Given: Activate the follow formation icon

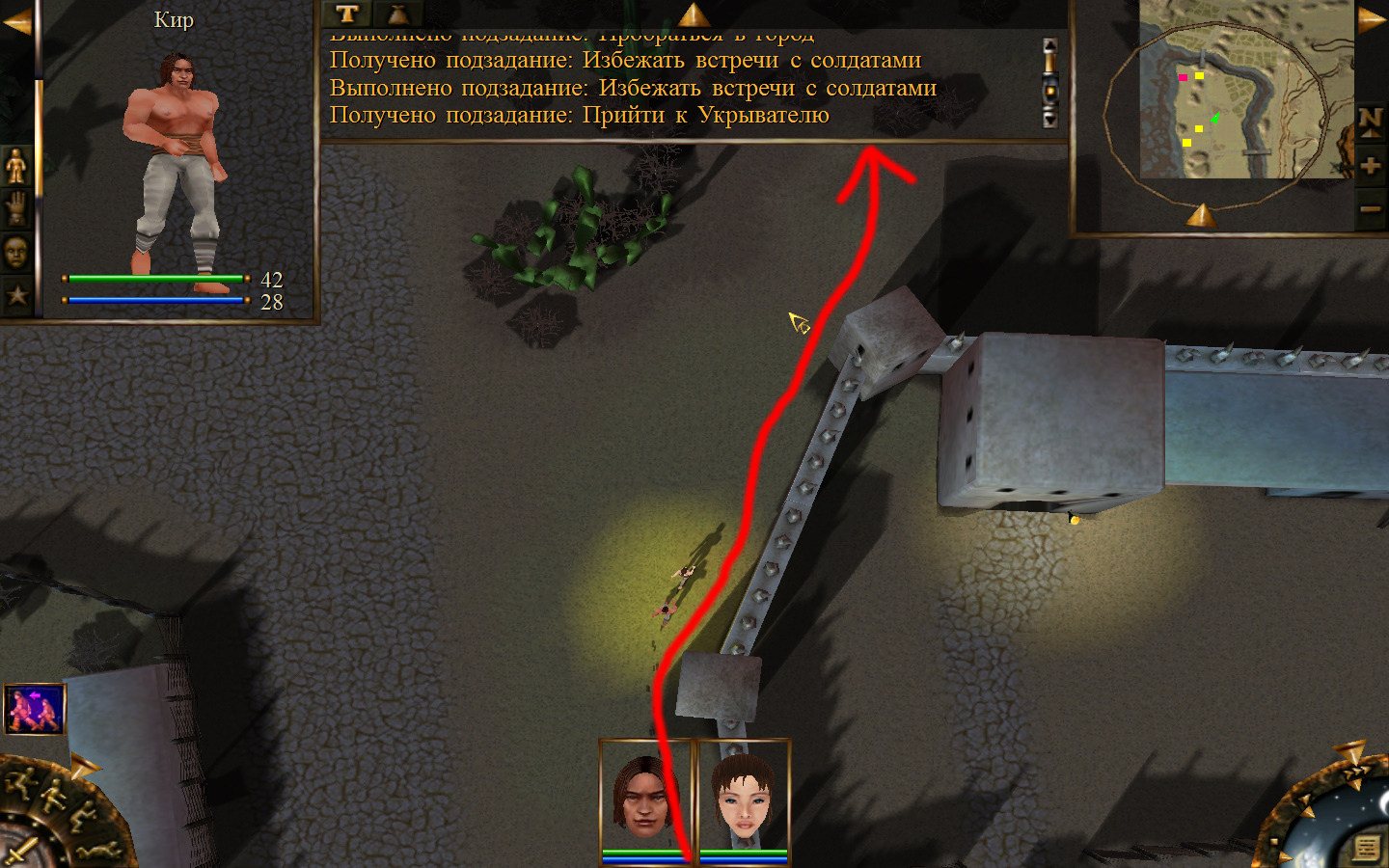Looking at the screenshot, I should pyautogui.click(x=35, y=710).
